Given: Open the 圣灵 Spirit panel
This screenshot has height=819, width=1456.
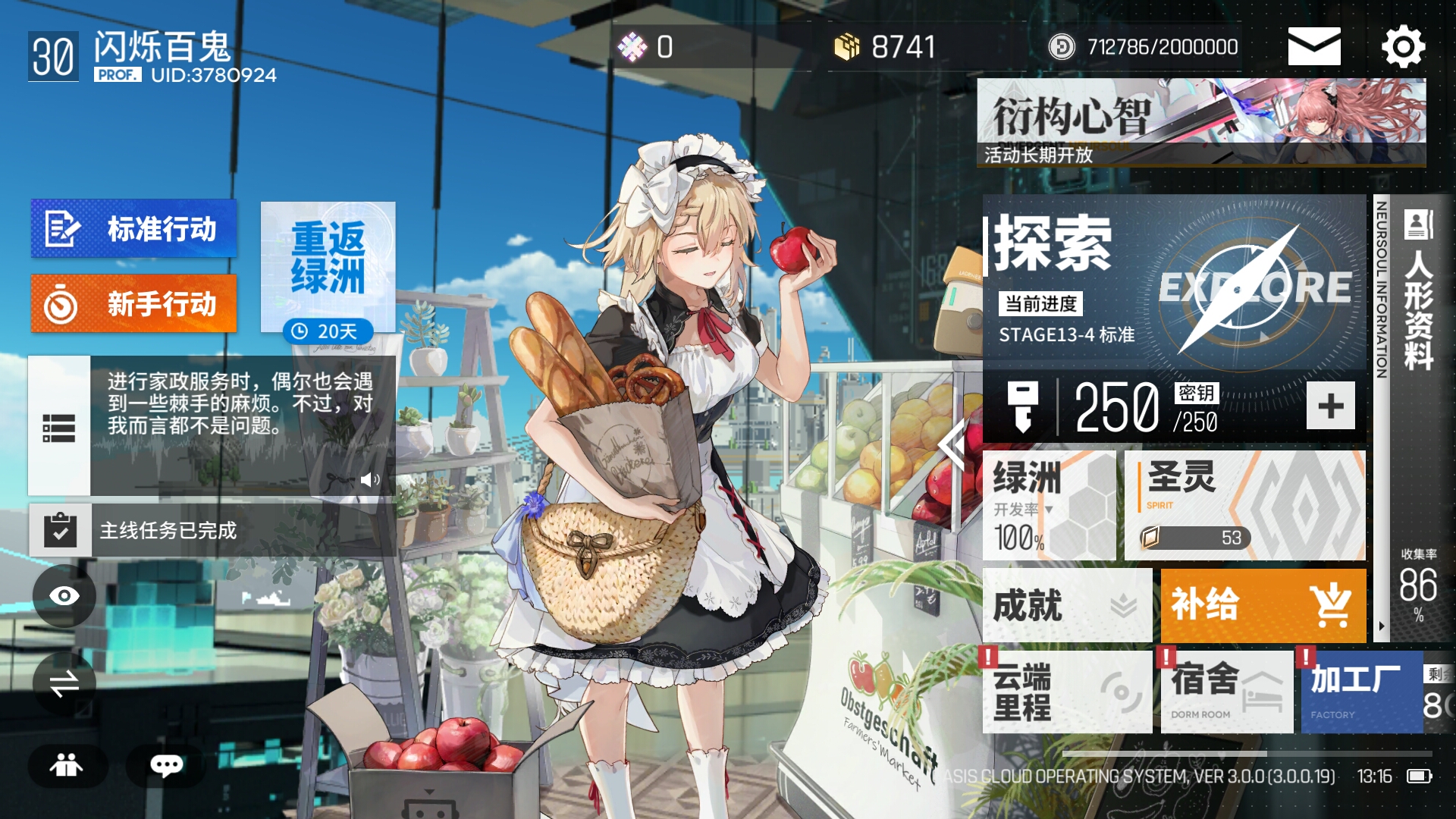Looking at the screenshot, I should (x=1244, y=505).
